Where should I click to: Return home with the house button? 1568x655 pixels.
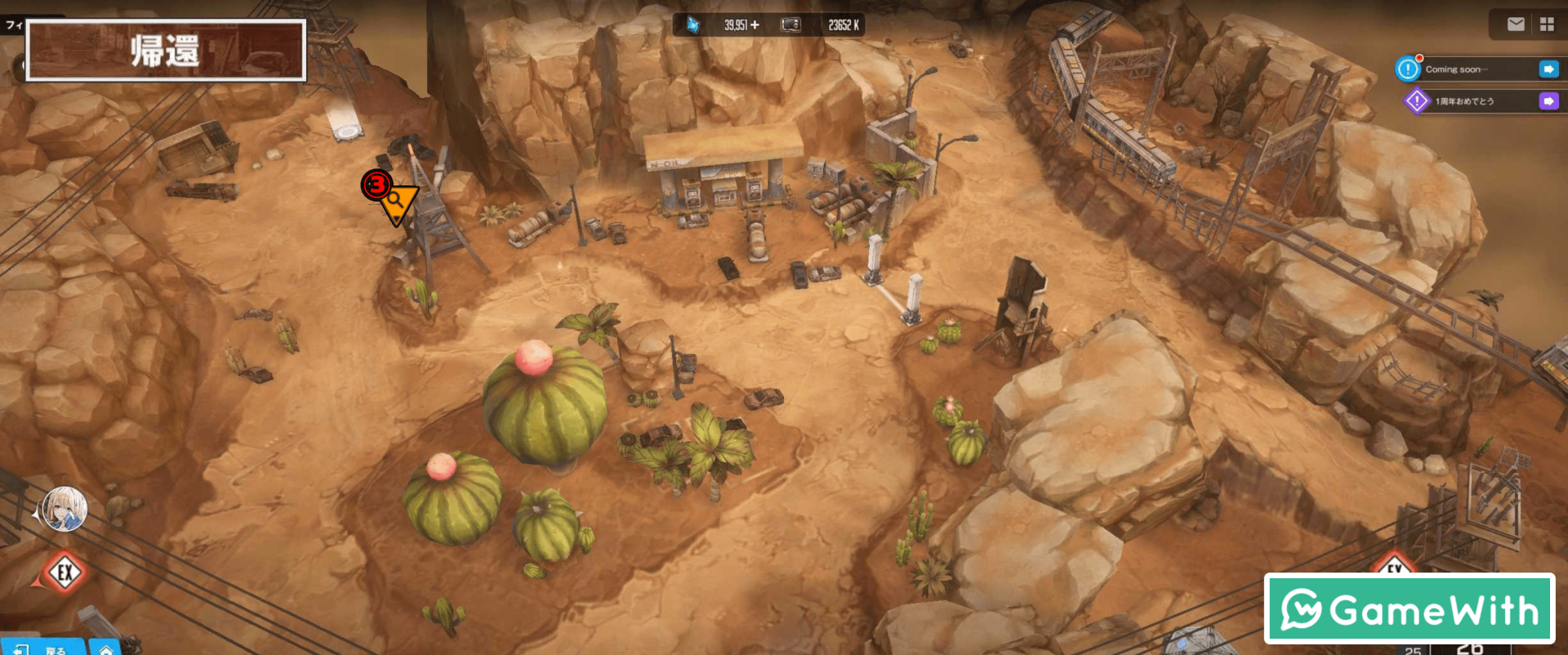(x=106, y=649)
